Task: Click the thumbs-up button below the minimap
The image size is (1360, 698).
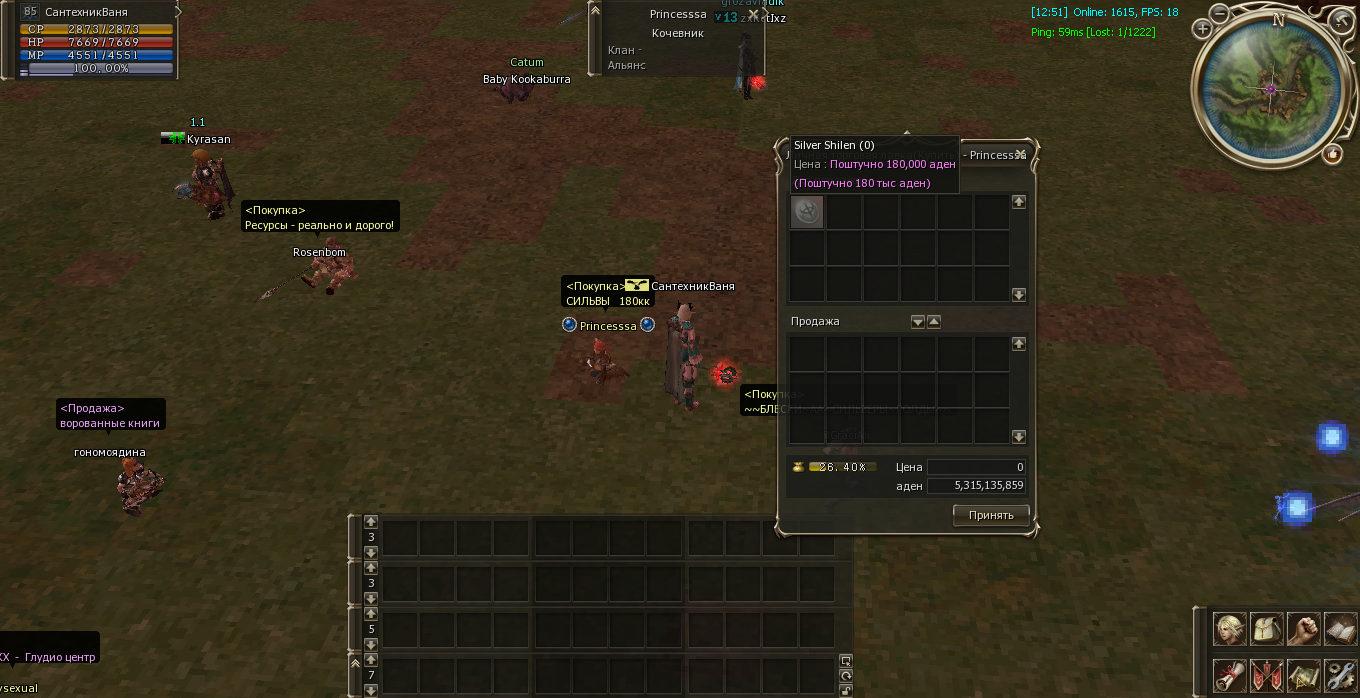Action: click(1332, 154)
